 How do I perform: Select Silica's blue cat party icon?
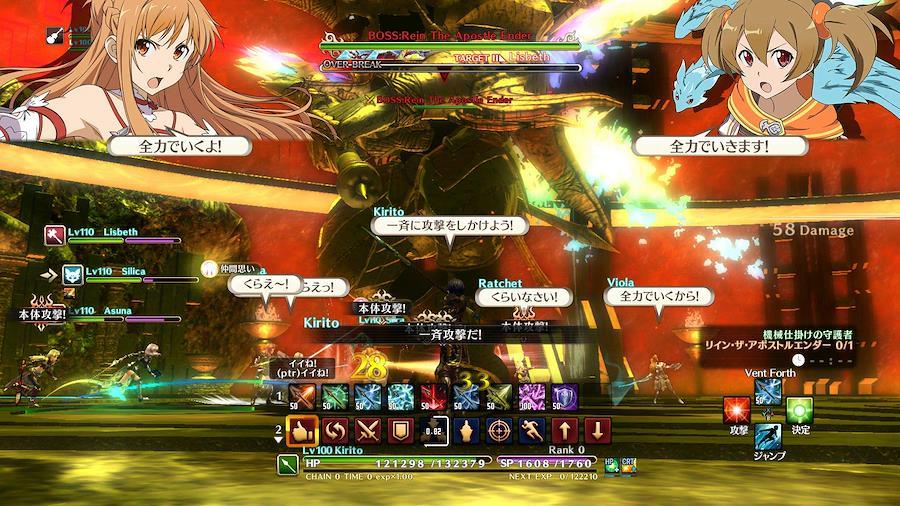[72, 273]
